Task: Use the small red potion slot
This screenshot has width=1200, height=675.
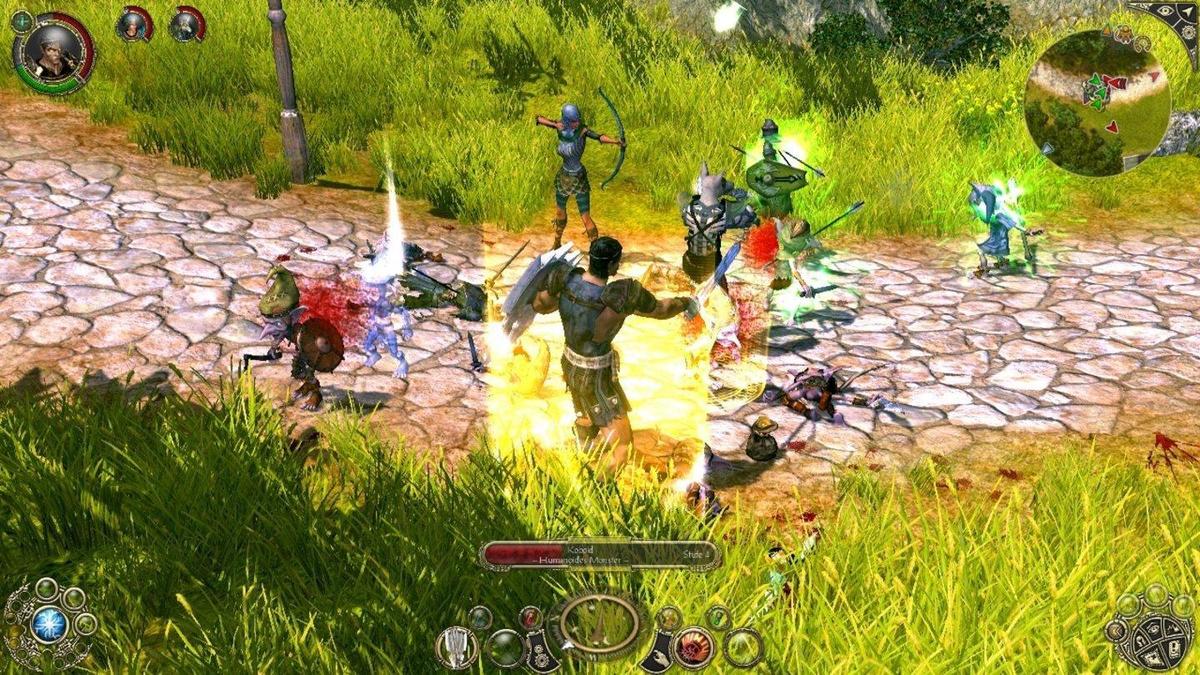Action: point(531,617)
